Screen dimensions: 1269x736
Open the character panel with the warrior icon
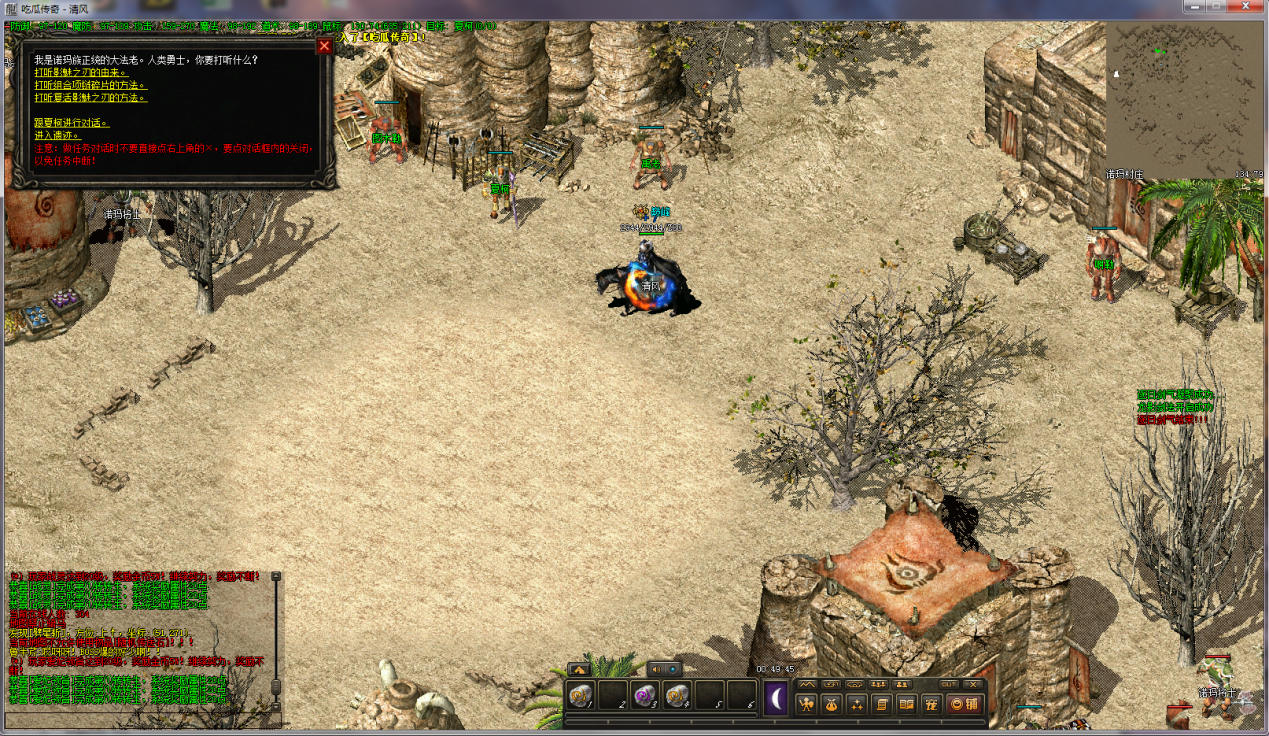coord(806,704)
